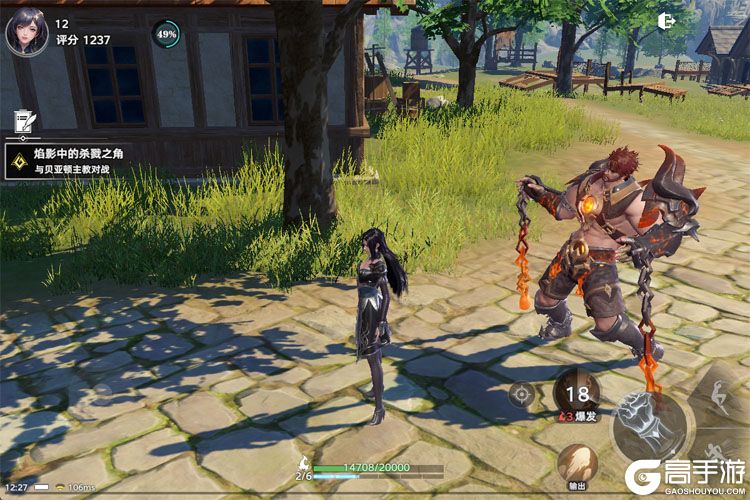Open the player character portrait

point(26,31)
